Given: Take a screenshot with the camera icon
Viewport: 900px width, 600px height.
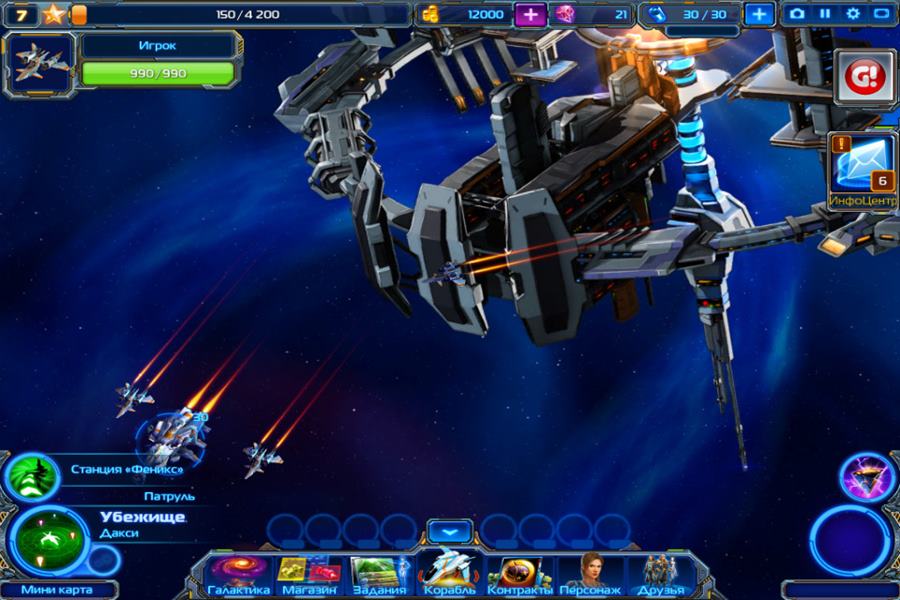Looking at the screenshot, I should 797,14.
